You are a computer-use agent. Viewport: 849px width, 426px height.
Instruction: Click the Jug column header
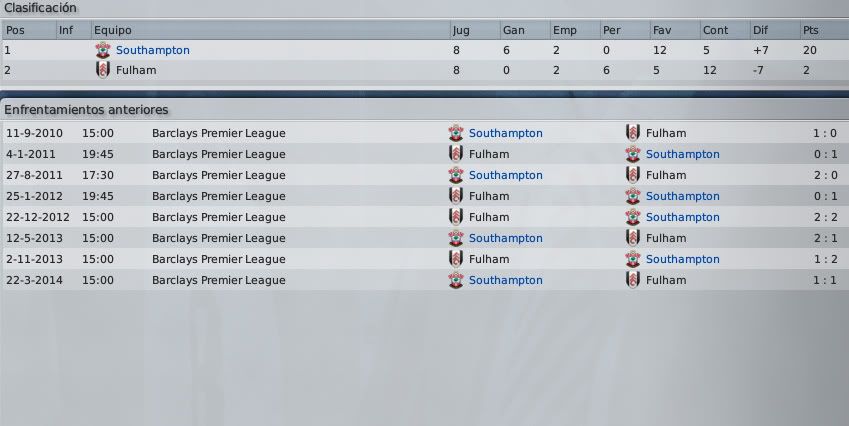point(461,30)
